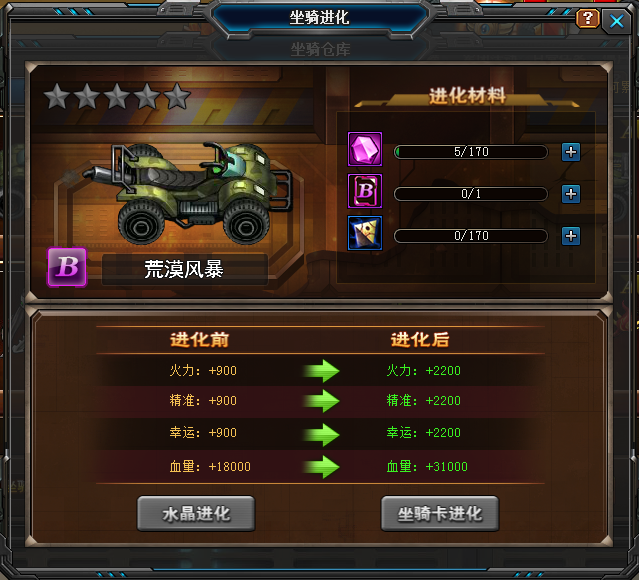This screenshot has height=580, width=639.
Task: Open the question mark help button
Action: 588,19
